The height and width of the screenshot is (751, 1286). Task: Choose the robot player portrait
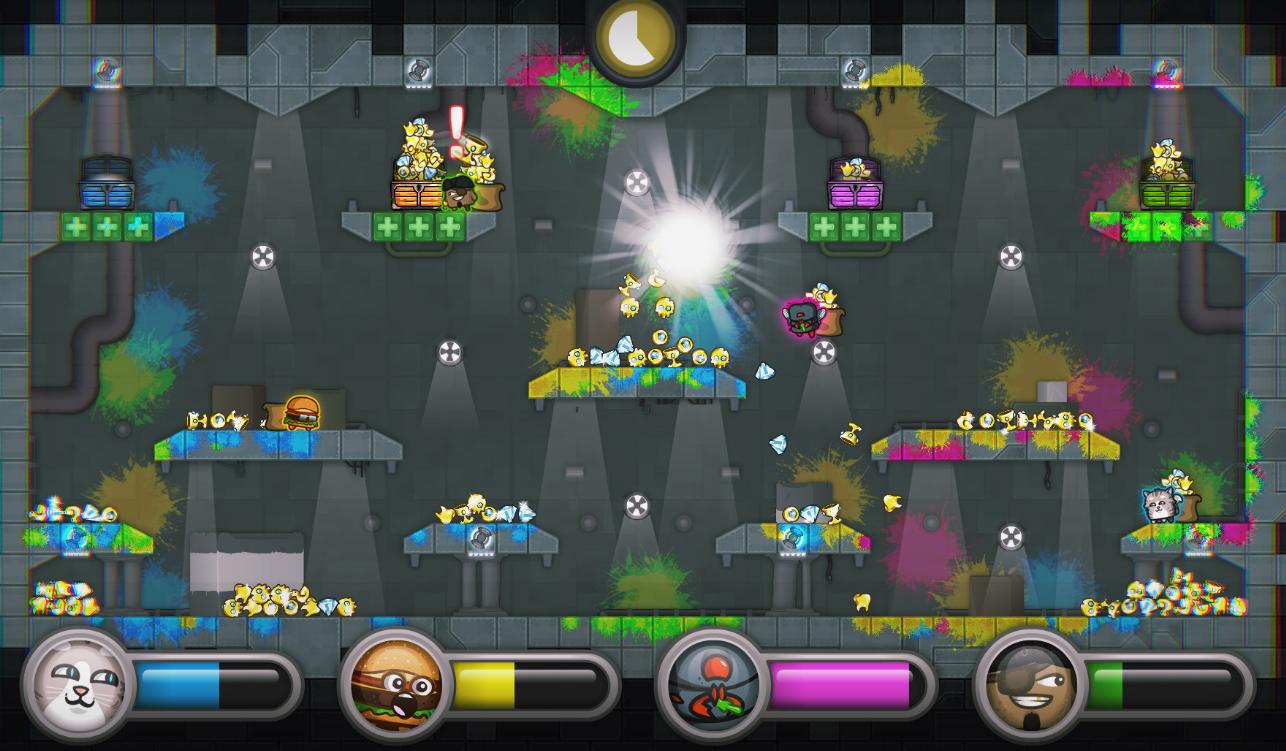712,685
